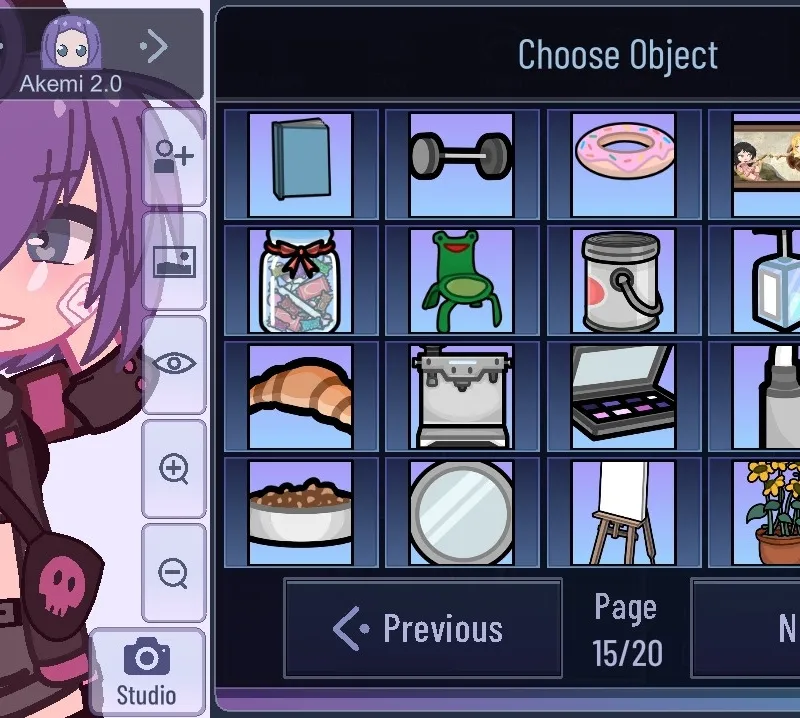Image resolution: width=800 pixels, height=718 pixels.
Task: Pick the croissant object
Action: click(300, 396)
